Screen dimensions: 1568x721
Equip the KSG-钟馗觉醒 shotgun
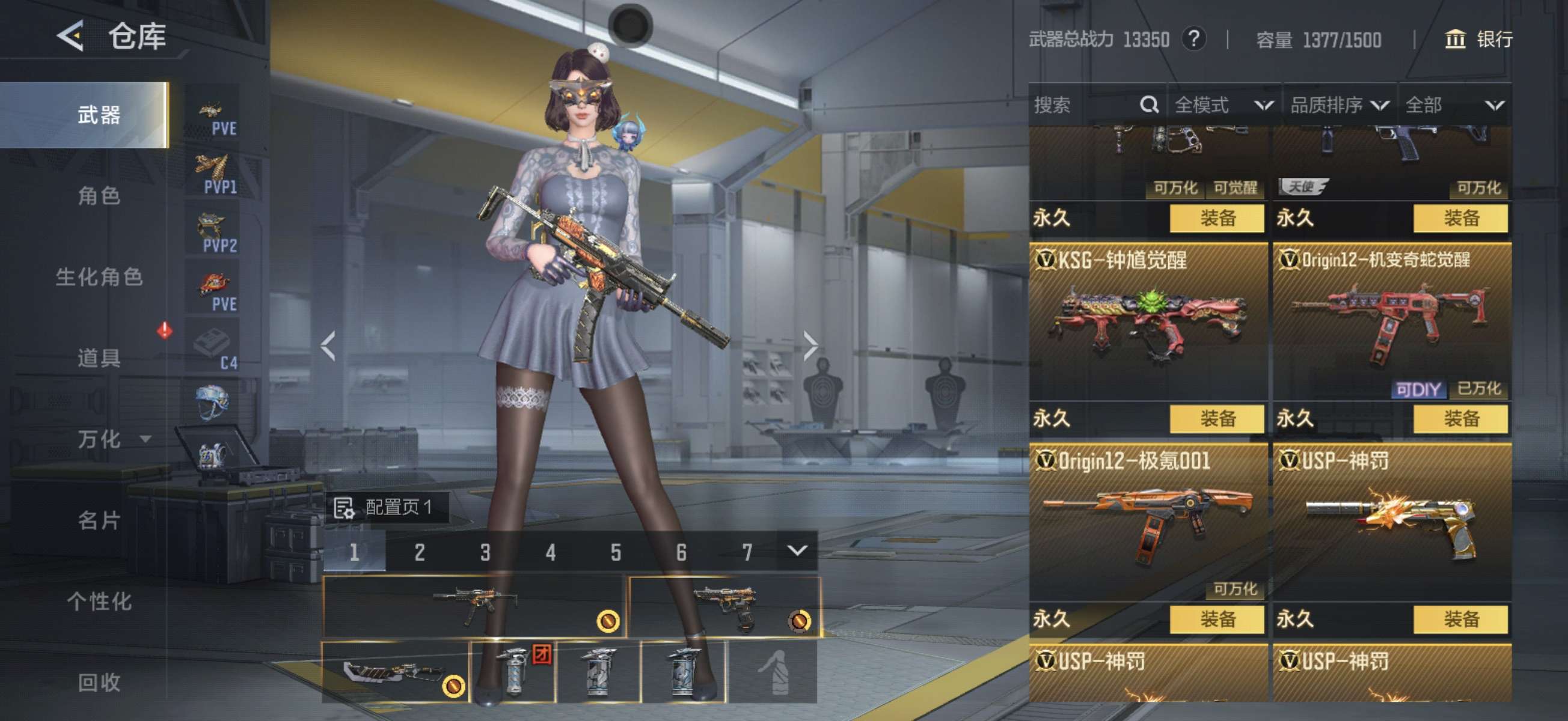click(1216, 419)
